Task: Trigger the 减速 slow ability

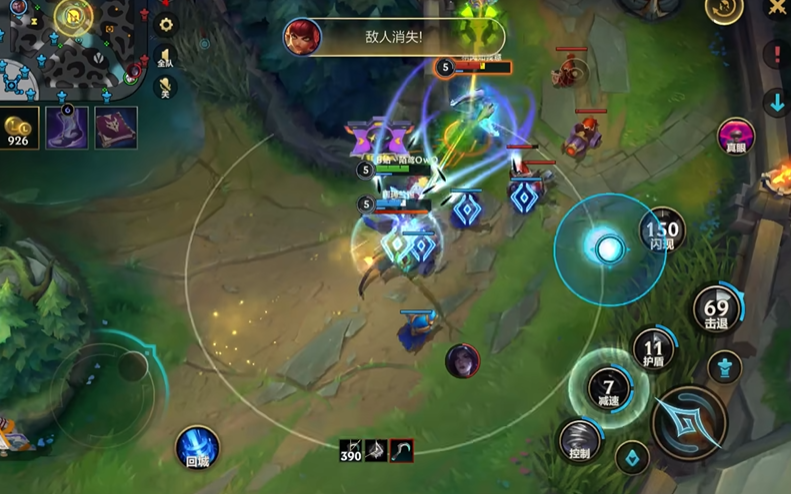Action: coord(606,386)
